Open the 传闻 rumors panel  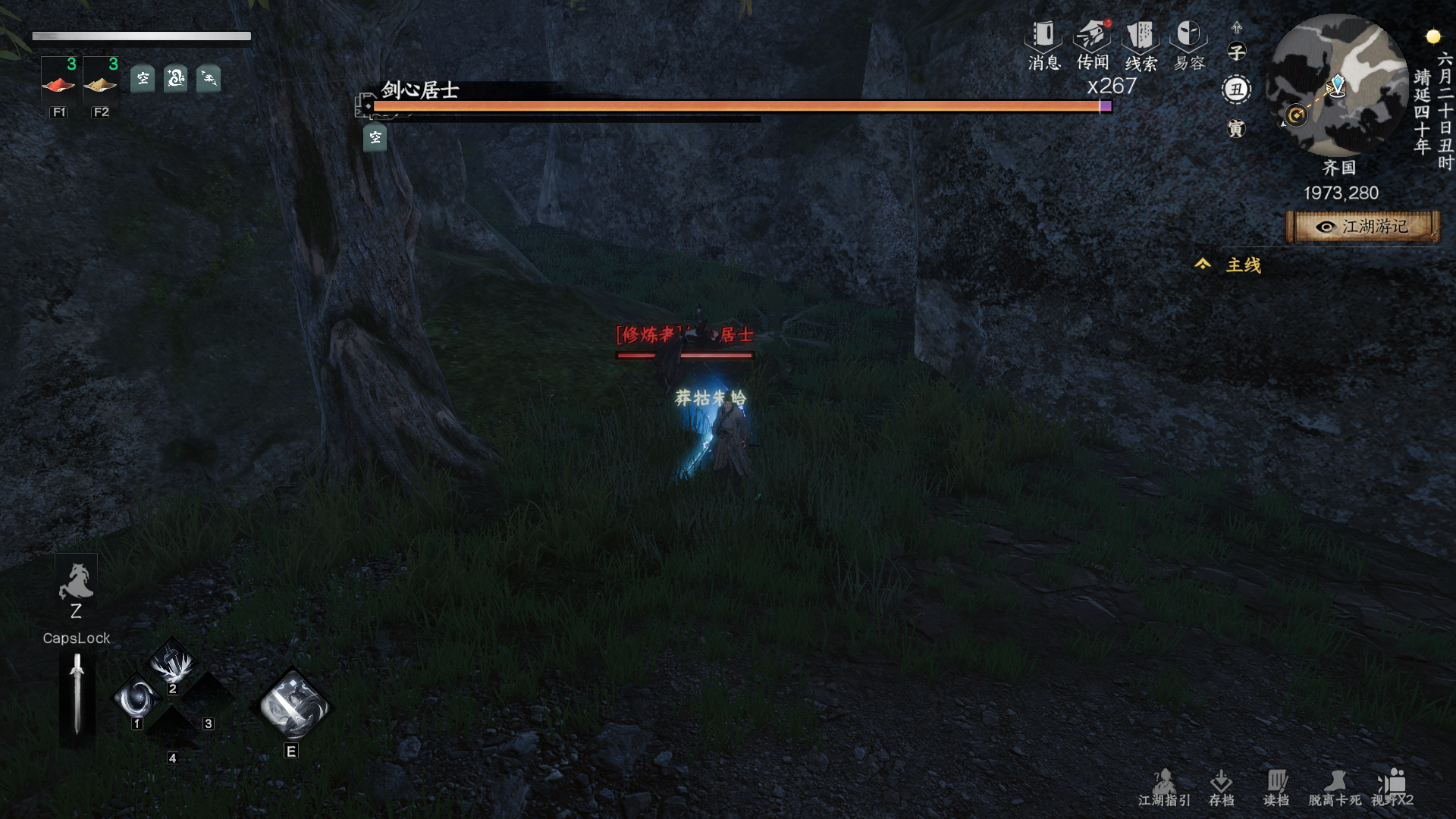pyautogui.click(x=1092, y=44)
